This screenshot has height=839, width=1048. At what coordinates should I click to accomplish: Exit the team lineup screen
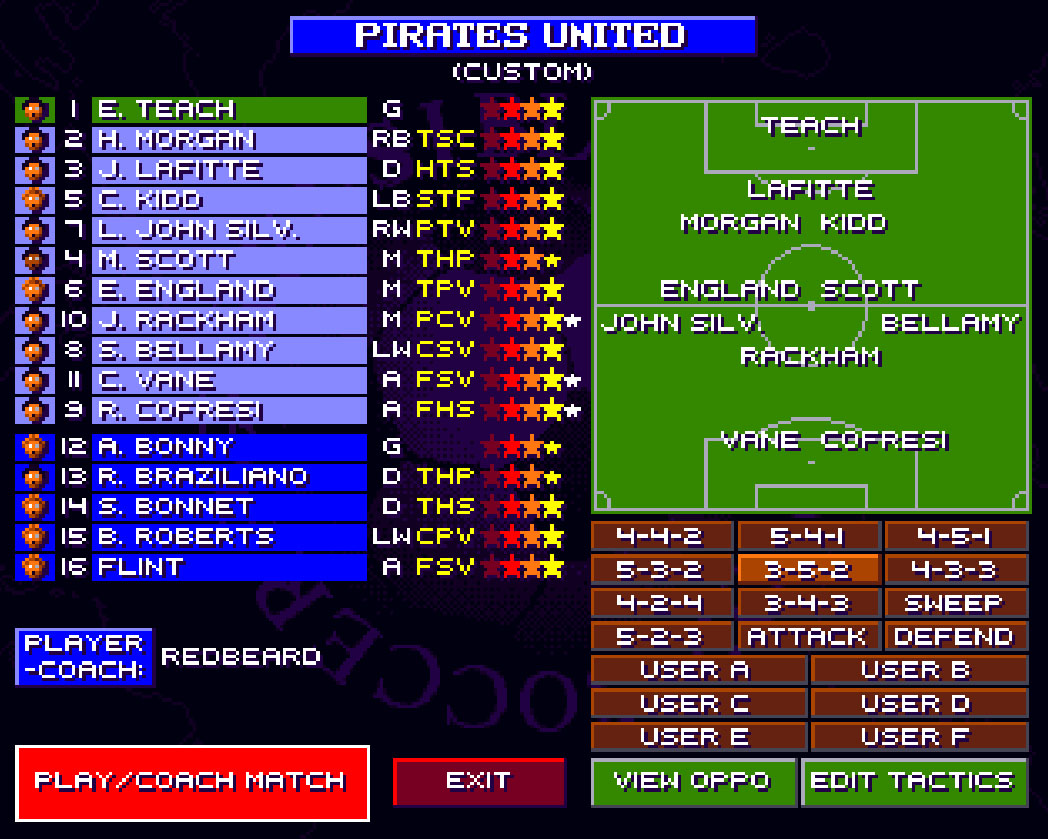(x=479, y=781)
